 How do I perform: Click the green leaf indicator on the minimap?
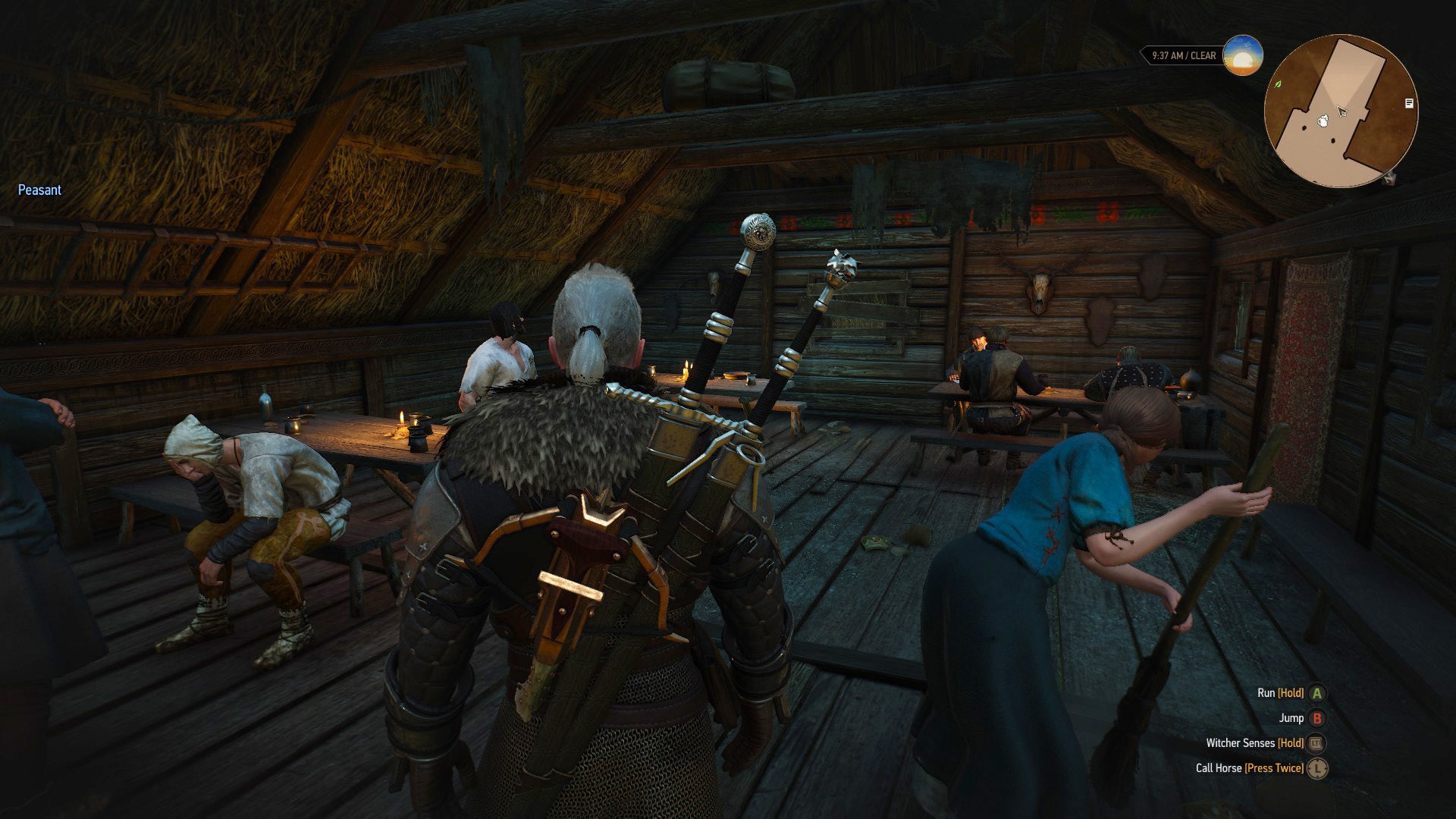pyautogui.click(x=1279, y=85)
